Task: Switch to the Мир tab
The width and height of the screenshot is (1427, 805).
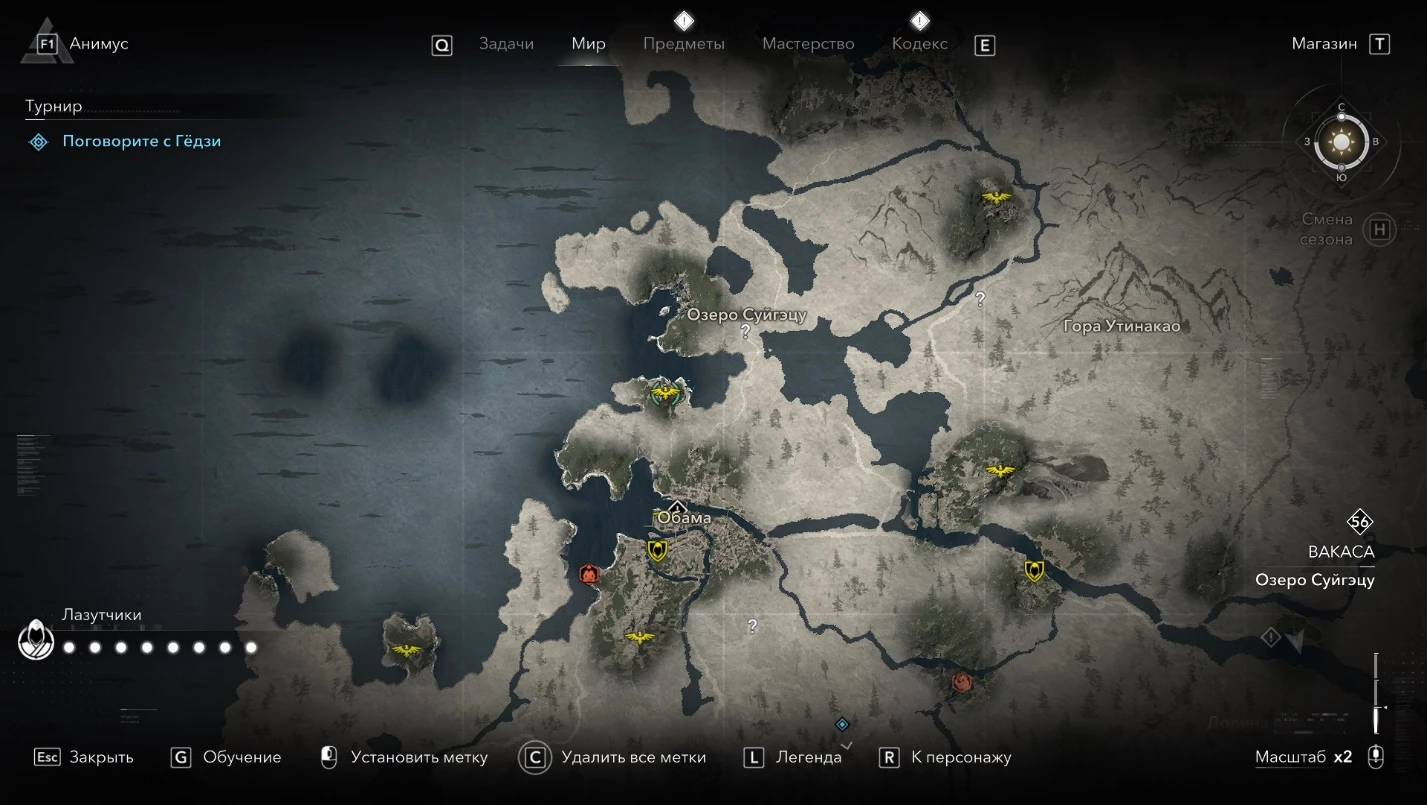Action: (x=588, y=44)
